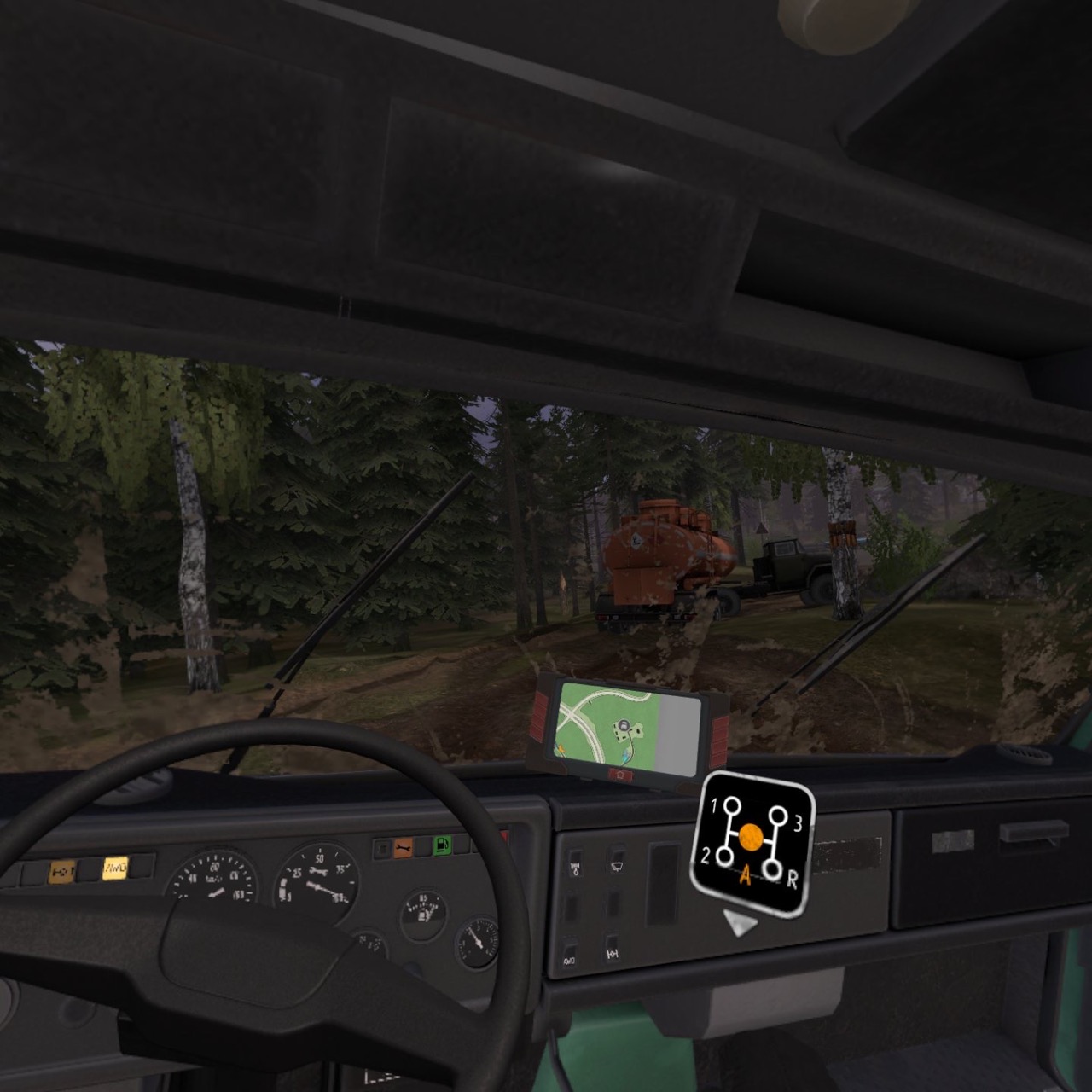This screenshot has width=1092, height=1092.
Task: Click the orange flag waypoint on the GPS
Action: [561, 749]
